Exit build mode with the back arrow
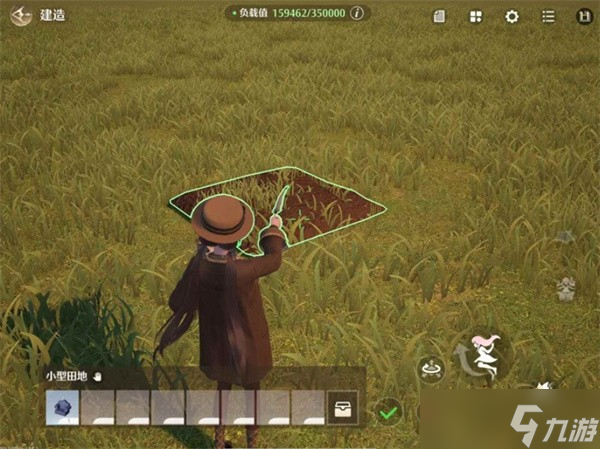Screen dimensions: 600x449 point(20,16)
